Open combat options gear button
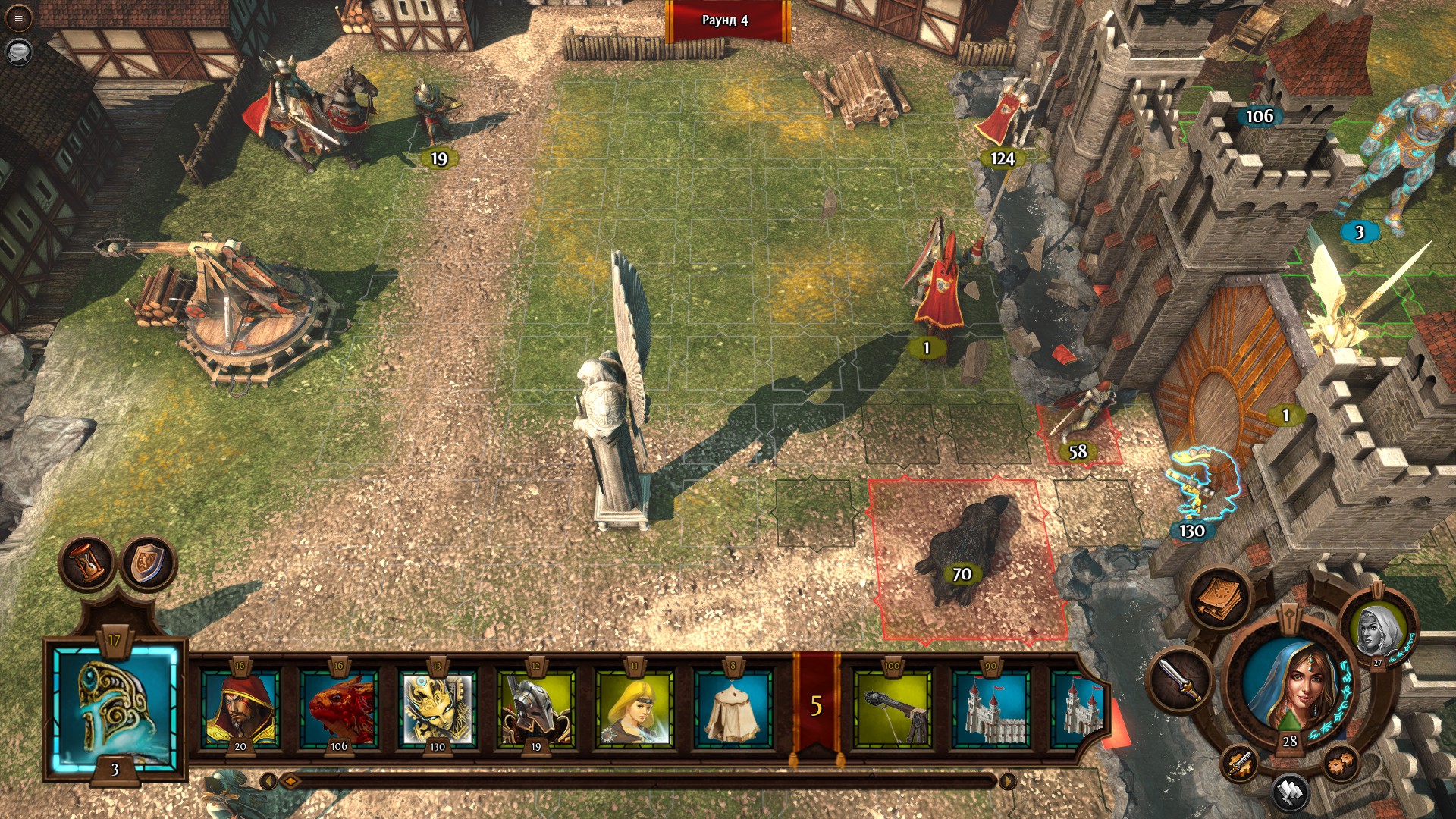This screenshot has width=1456, height=819. tap(1341, 762)
